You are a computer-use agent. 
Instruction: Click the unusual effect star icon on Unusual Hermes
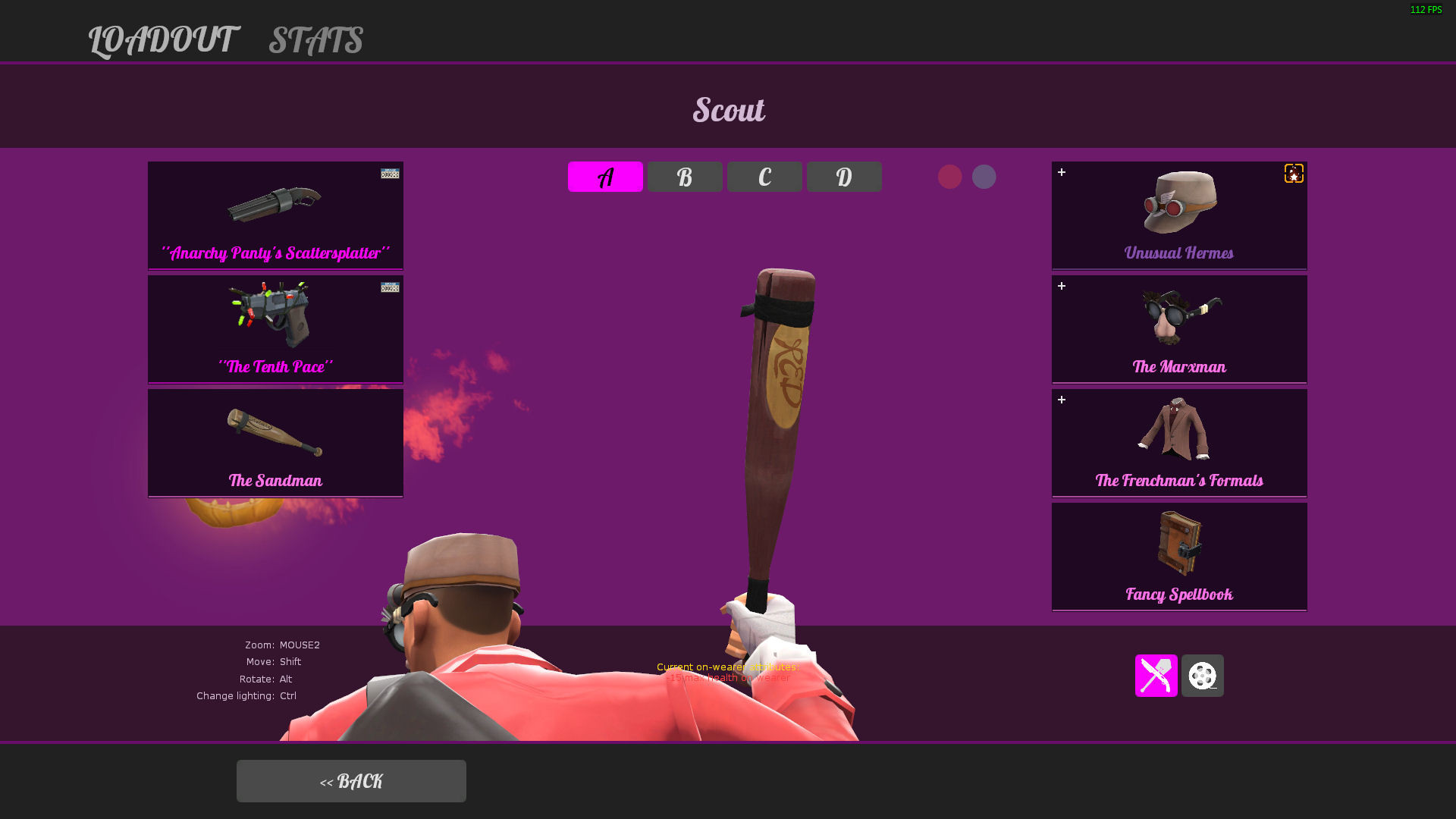click(x=1294, y=173)
